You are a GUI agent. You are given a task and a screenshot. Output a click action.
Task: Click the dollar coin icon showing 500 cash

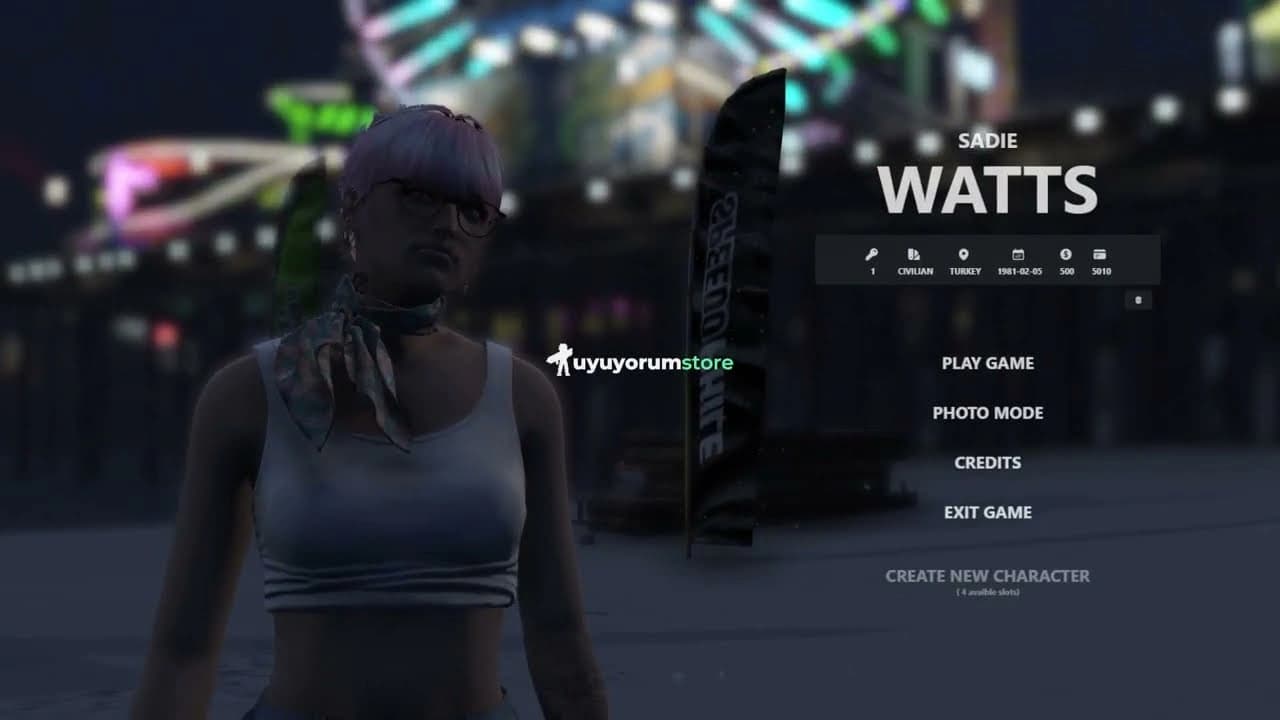[1065, 254]
